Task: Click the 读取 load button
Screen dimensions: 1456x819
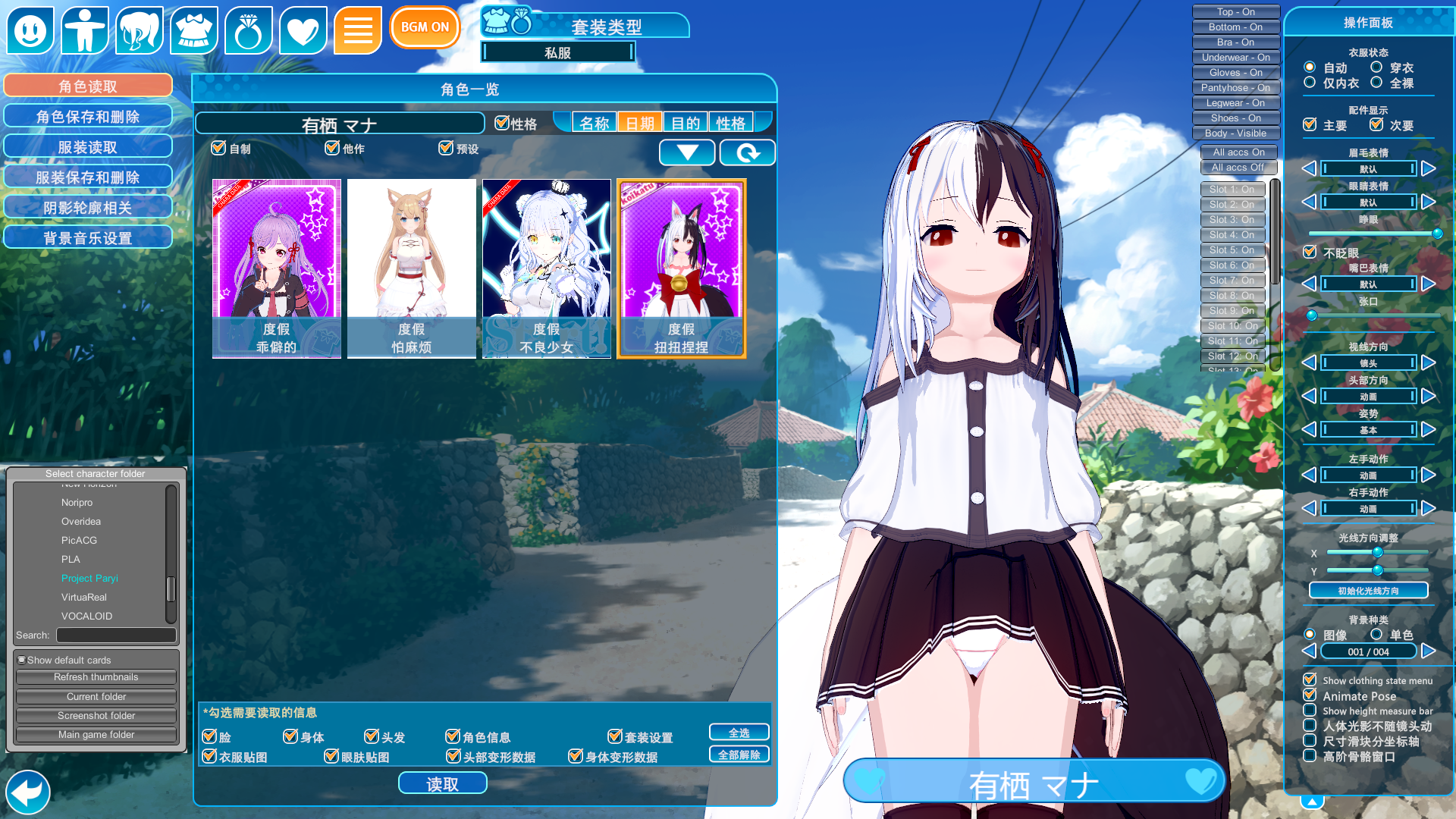Action: click(x=442, y=784)
